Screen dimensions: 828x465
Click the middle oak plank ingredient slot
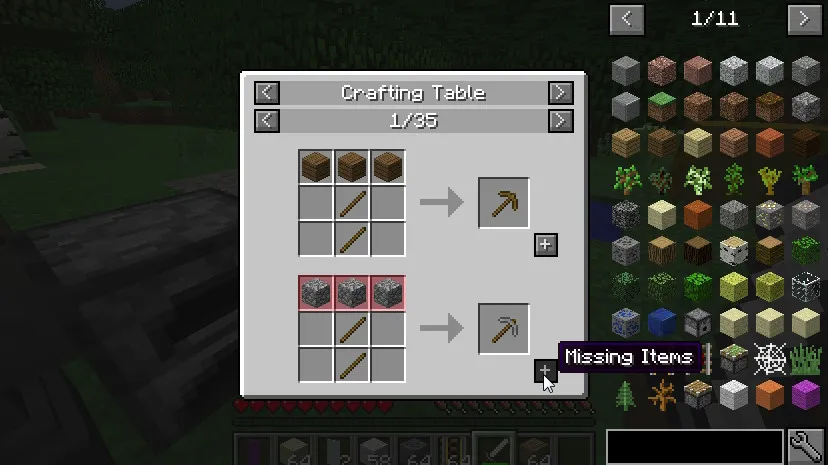click(351, 167)
